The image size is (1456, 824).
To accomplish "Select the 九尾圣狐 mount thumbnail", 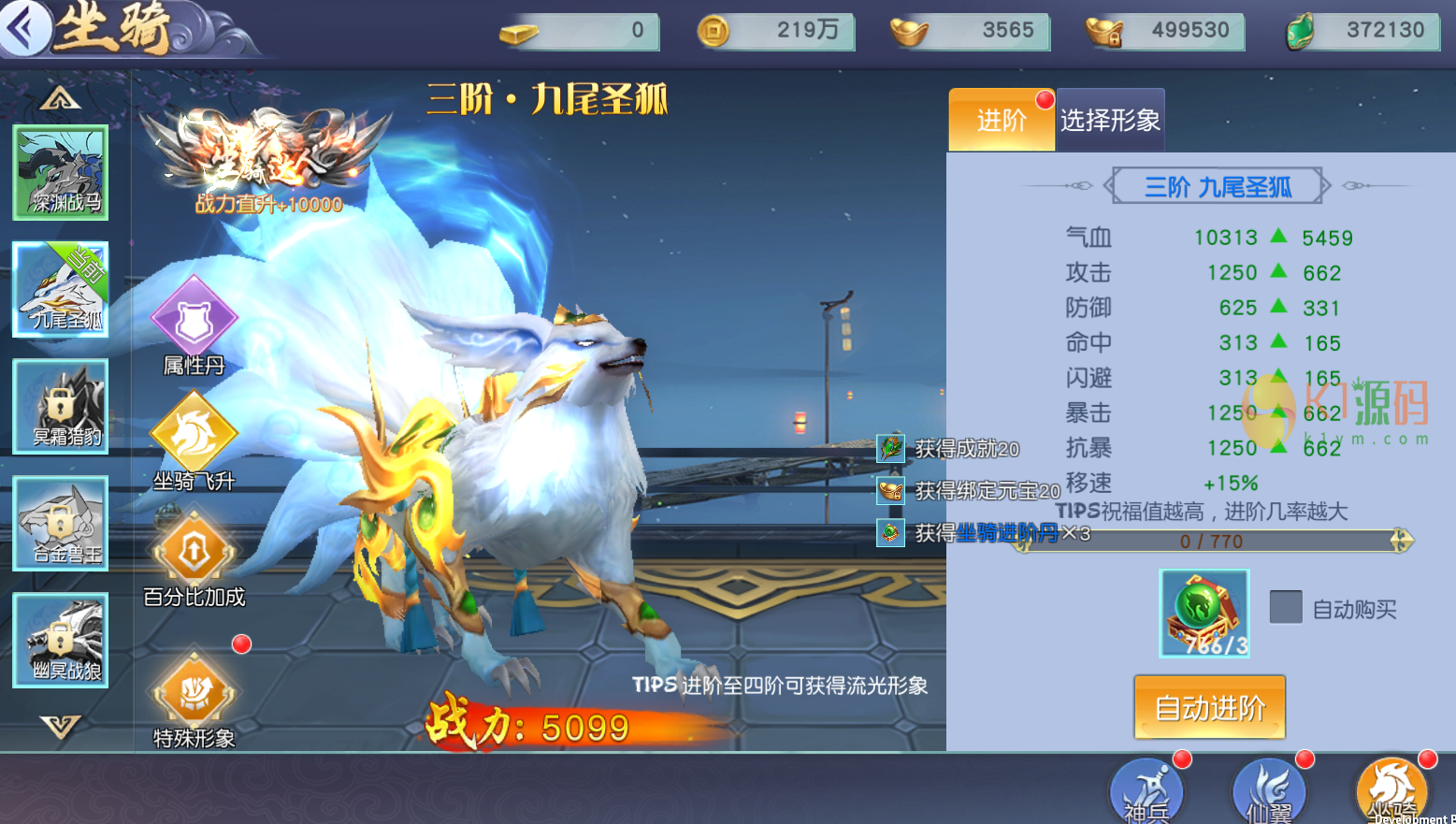I will (x=61, y=289).
